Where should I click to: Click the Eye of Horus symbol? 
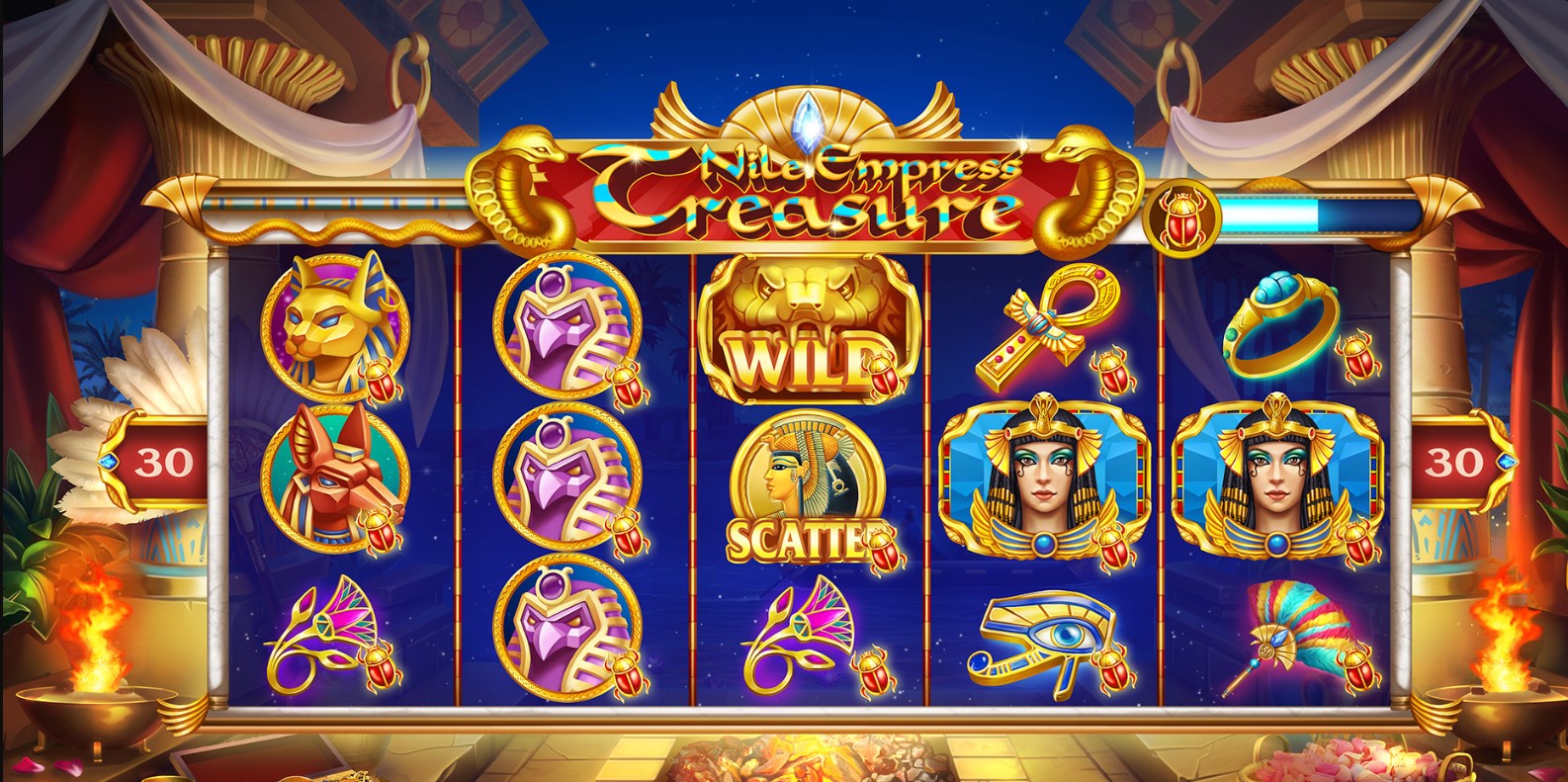pos(1043,637)
